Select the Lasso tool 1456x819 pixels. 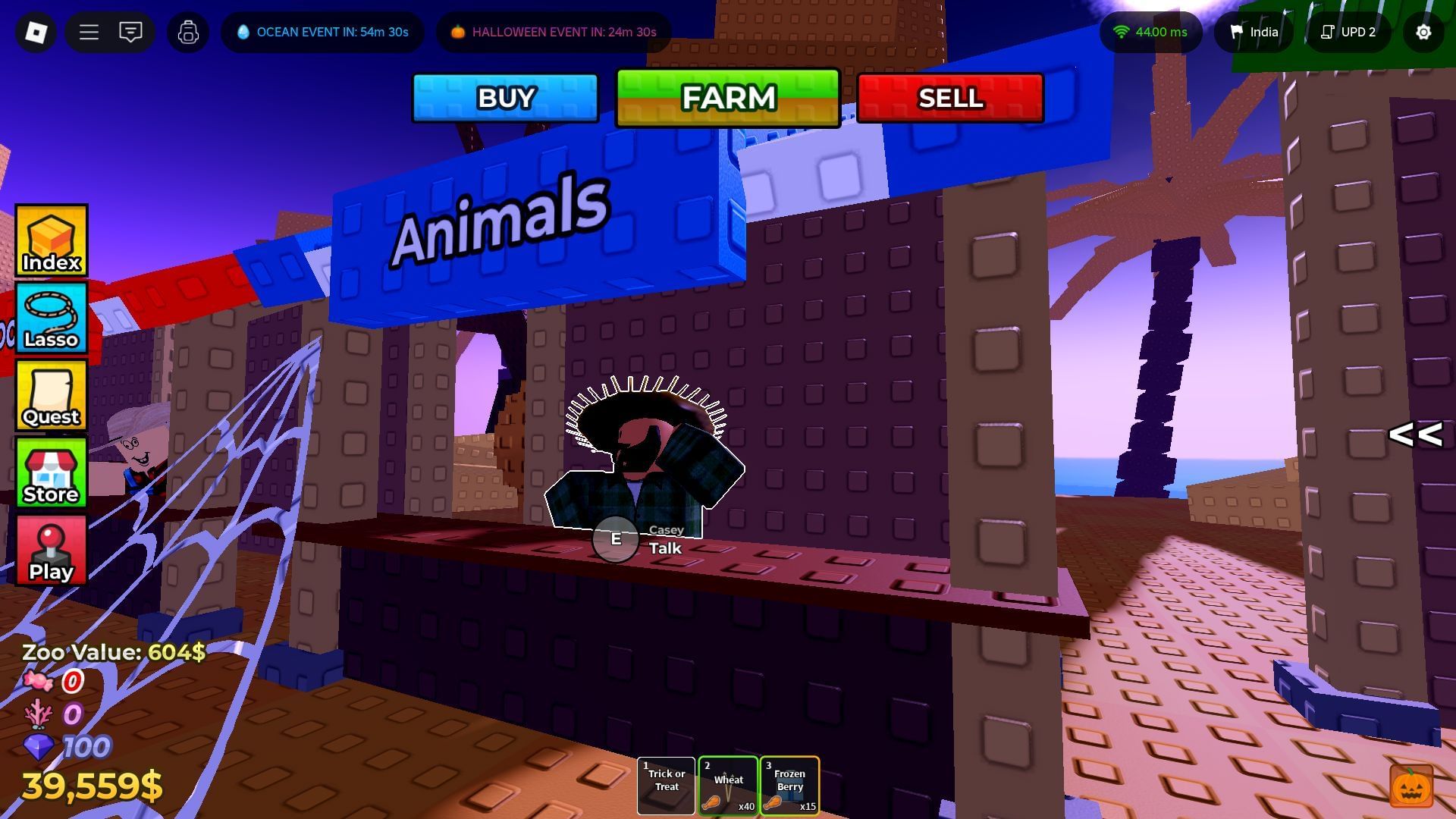(x=50, y=317)
